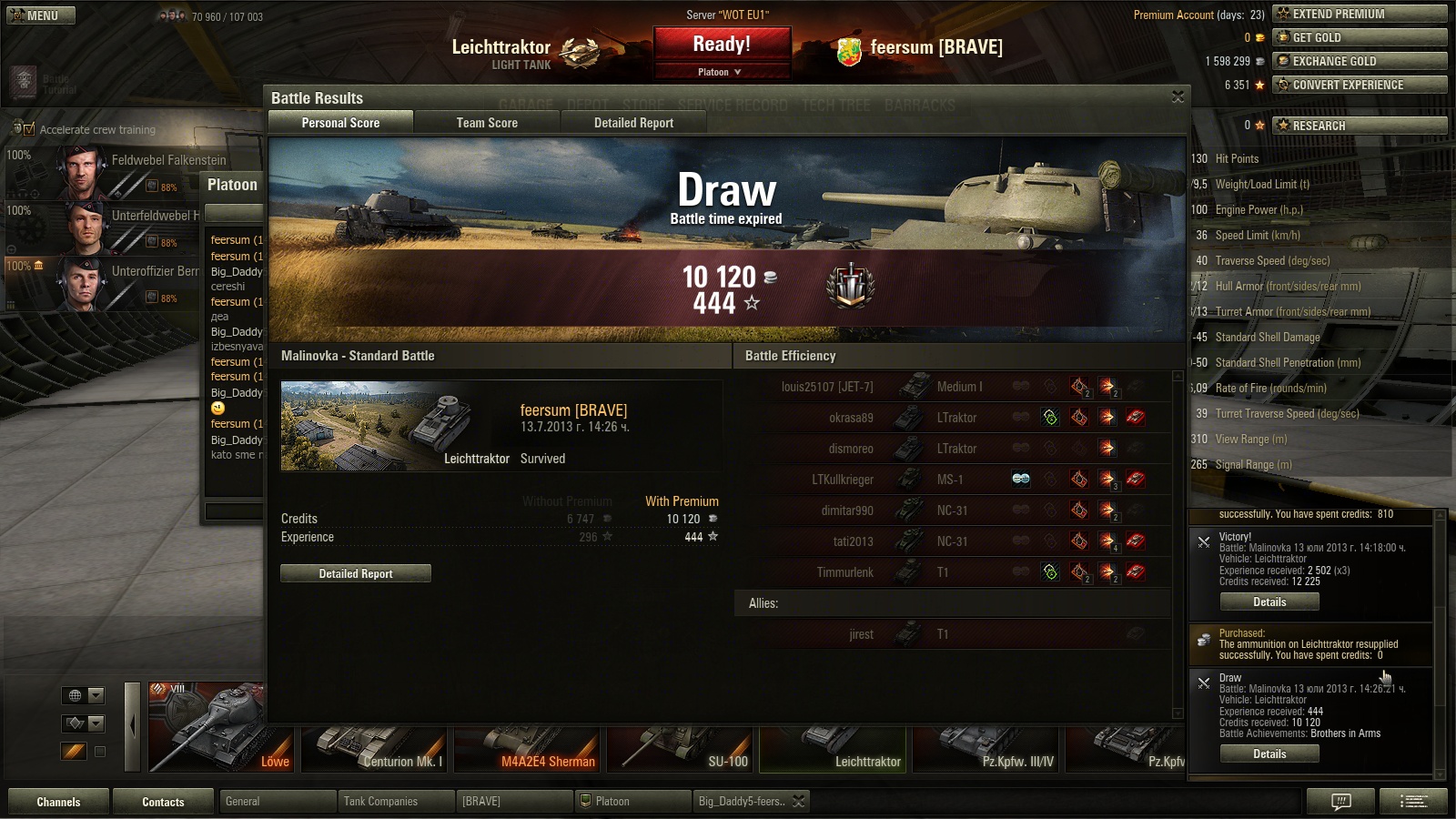1456x819 pixels.
Task: Open the Channels button
Action: [58, 802]
